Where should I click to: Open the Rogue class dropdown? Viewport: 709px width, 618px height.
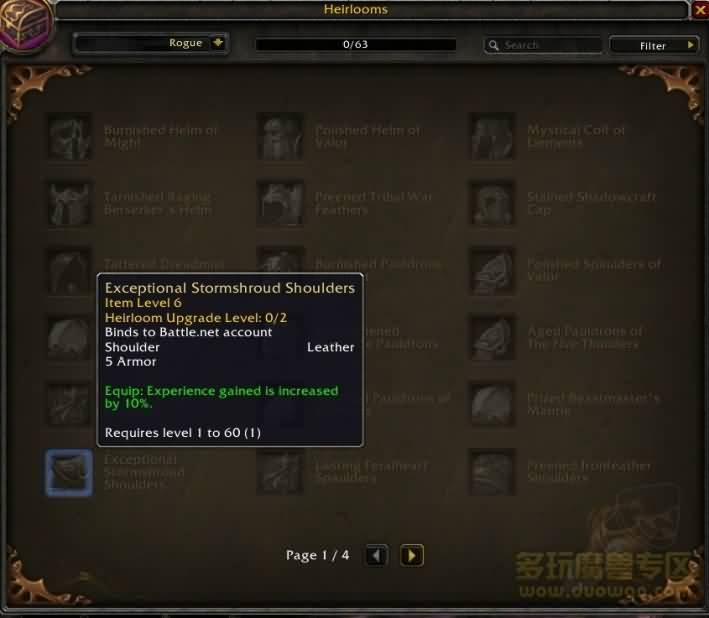218,43
